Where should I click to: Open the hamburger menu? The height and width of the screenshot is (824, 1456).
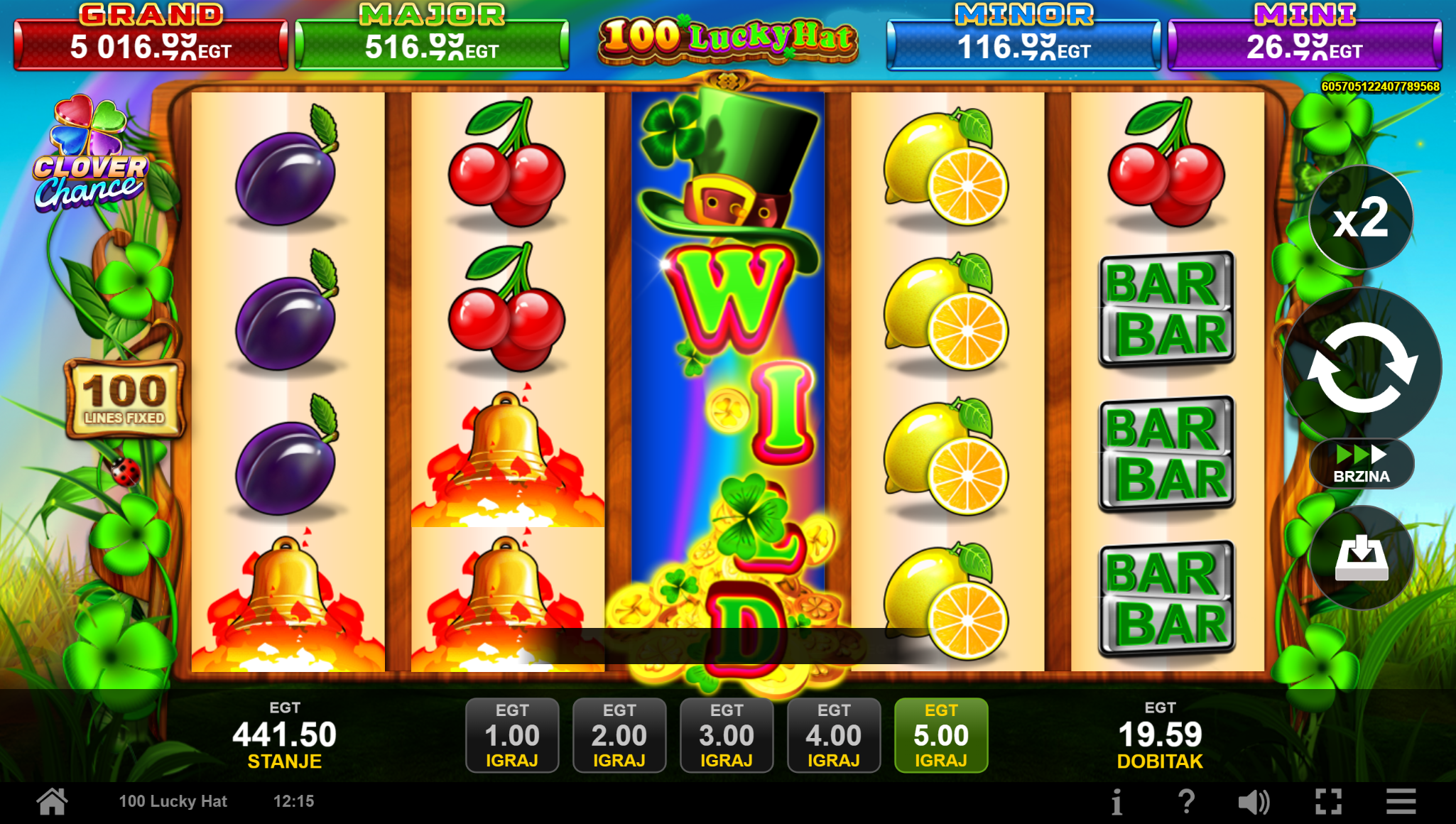pos(1401,802)
